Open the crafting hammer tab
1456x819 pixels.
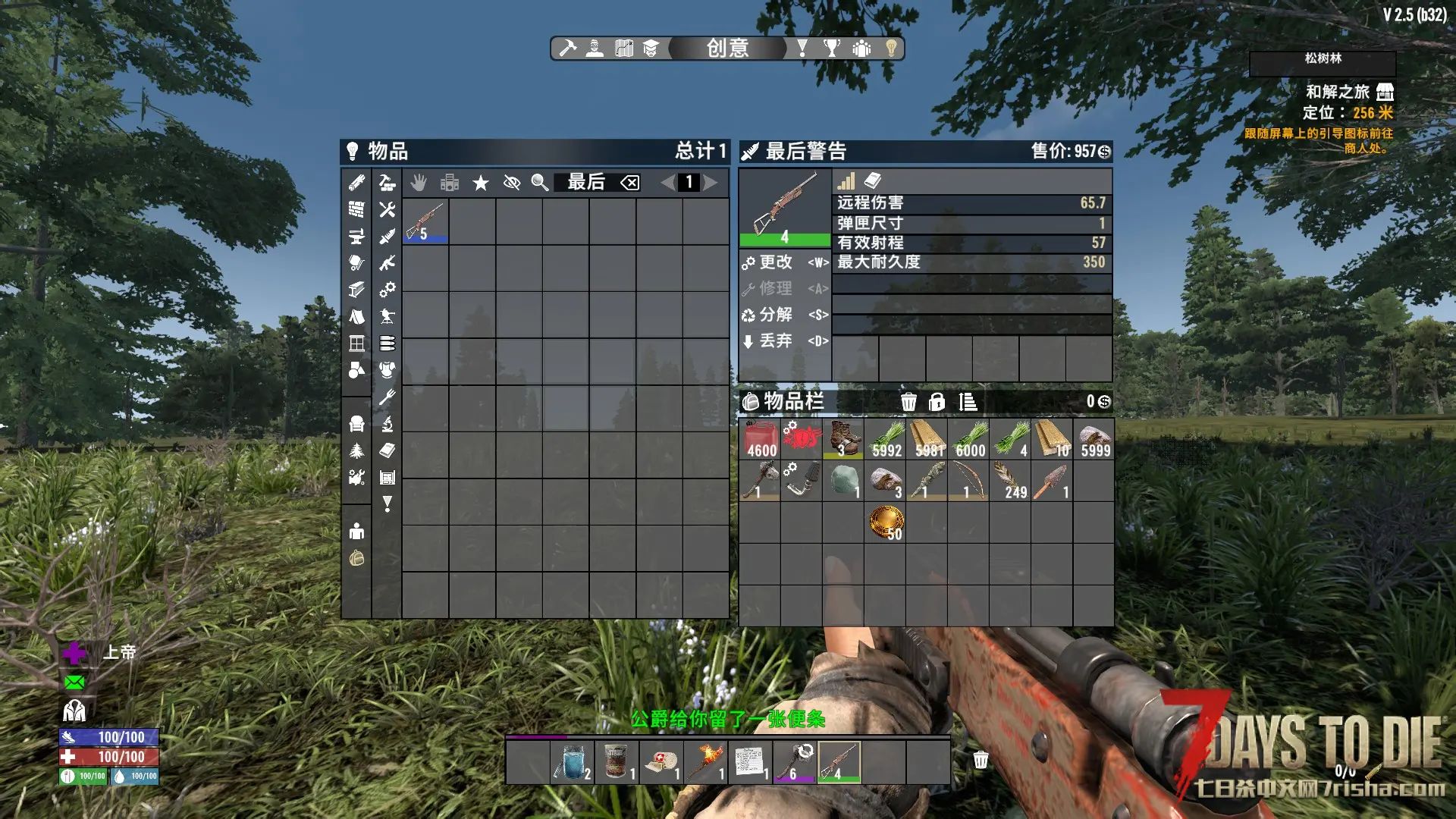click(567, 49)
